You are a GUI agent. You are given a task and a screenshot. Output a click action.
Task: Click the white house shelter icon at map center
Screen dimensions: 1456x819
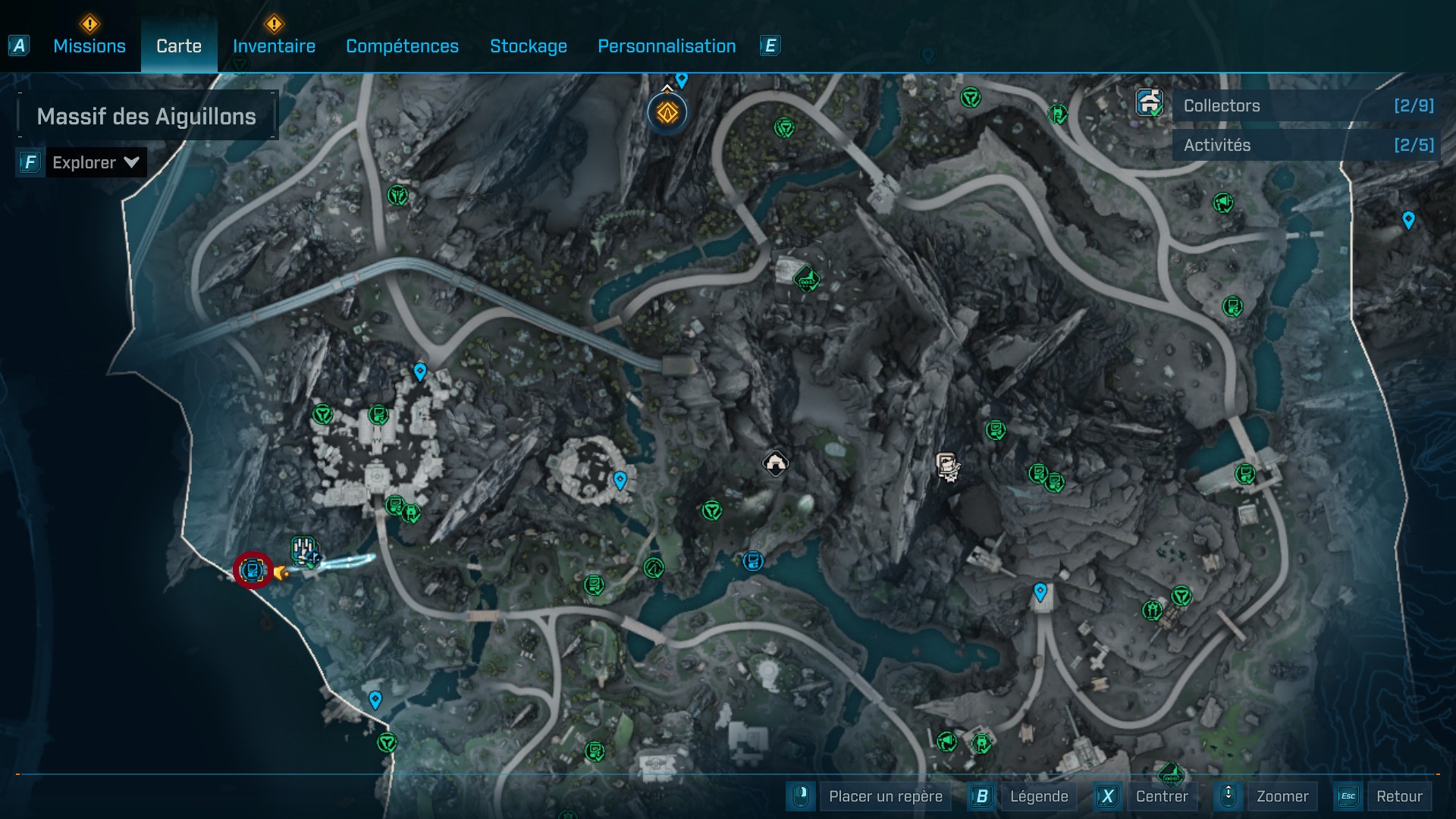click(775, 463)
